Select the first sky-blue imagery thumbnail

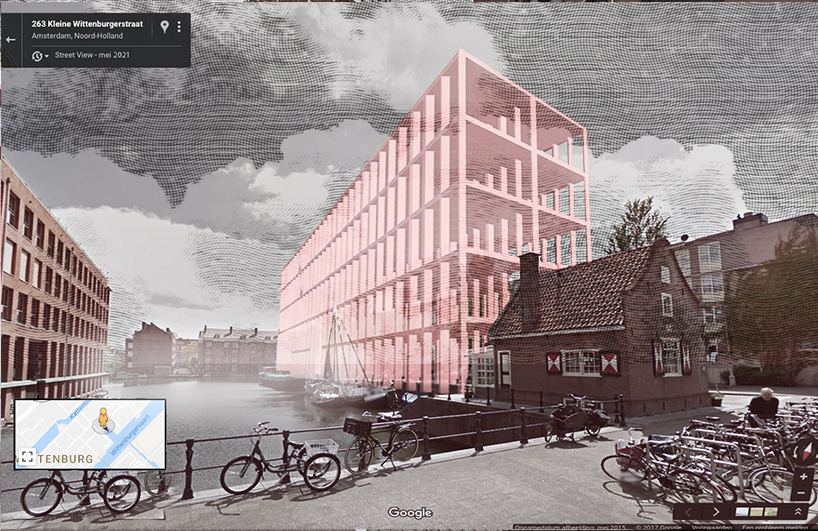coord(741,512)
